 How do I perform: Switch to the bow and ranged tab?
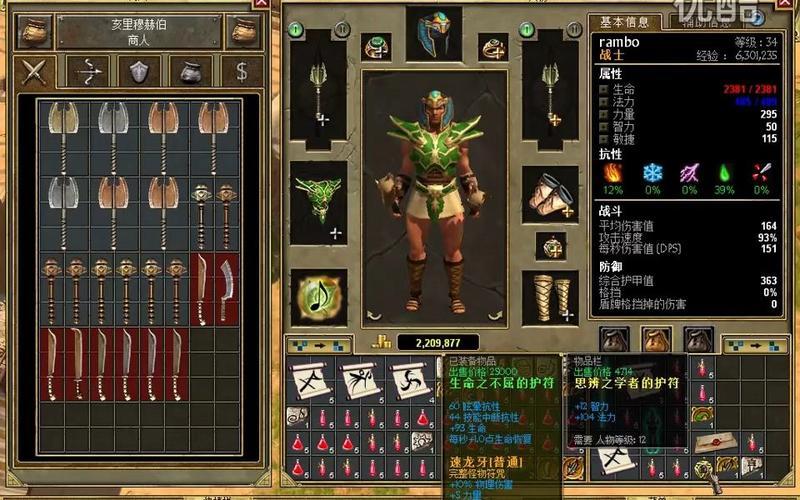(91, 71)
